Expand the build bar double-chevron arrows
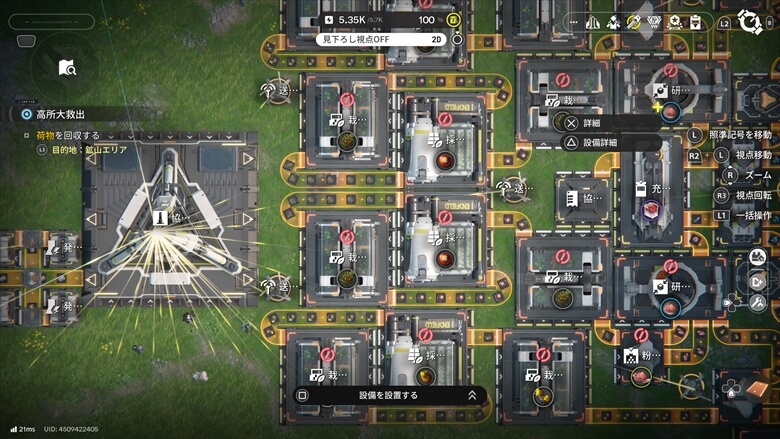Image resolution: width=780 pixels, height=439 pixels. [472, 395]
